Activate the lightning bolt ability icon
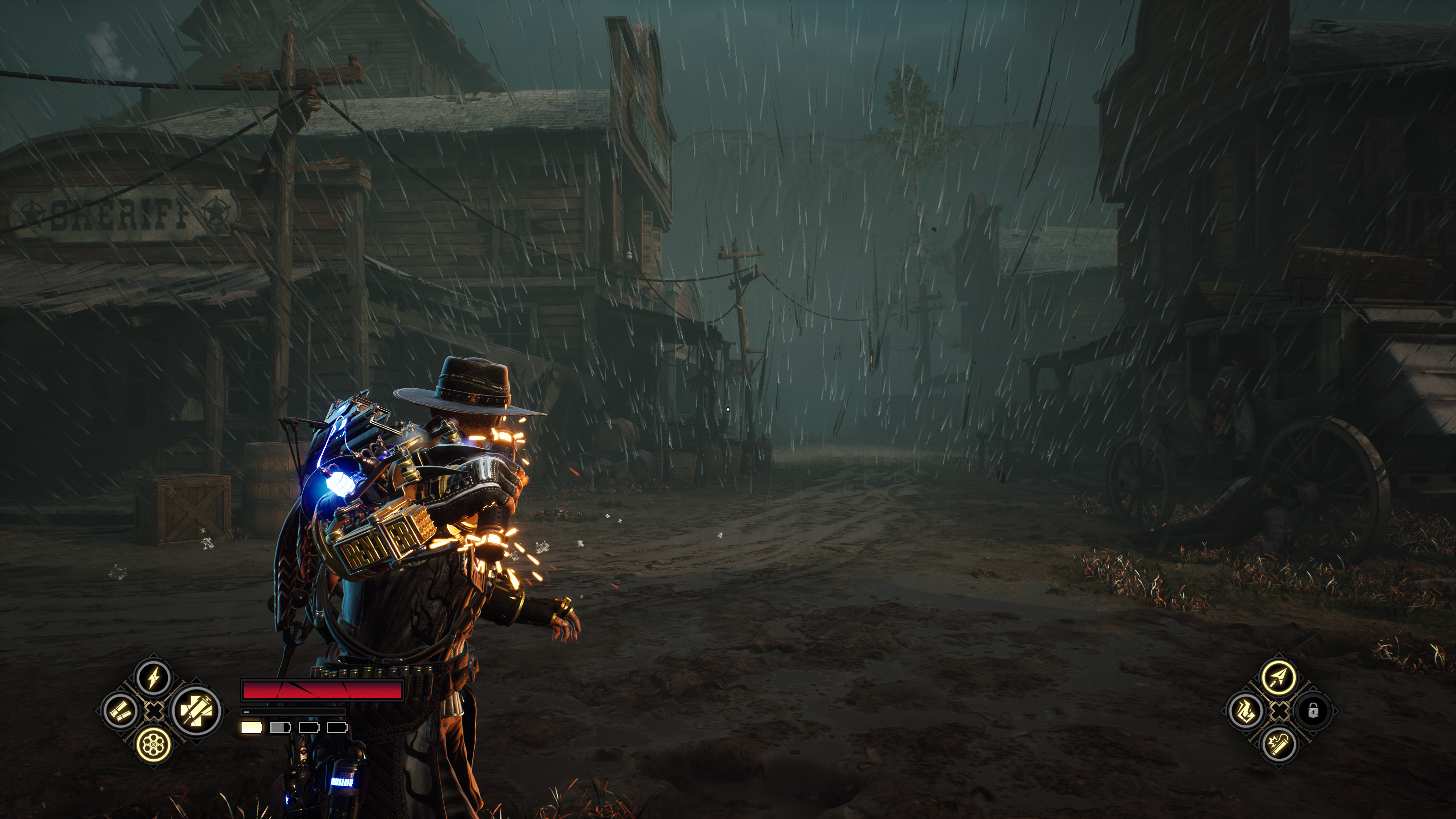 click(x=154, y=676)
